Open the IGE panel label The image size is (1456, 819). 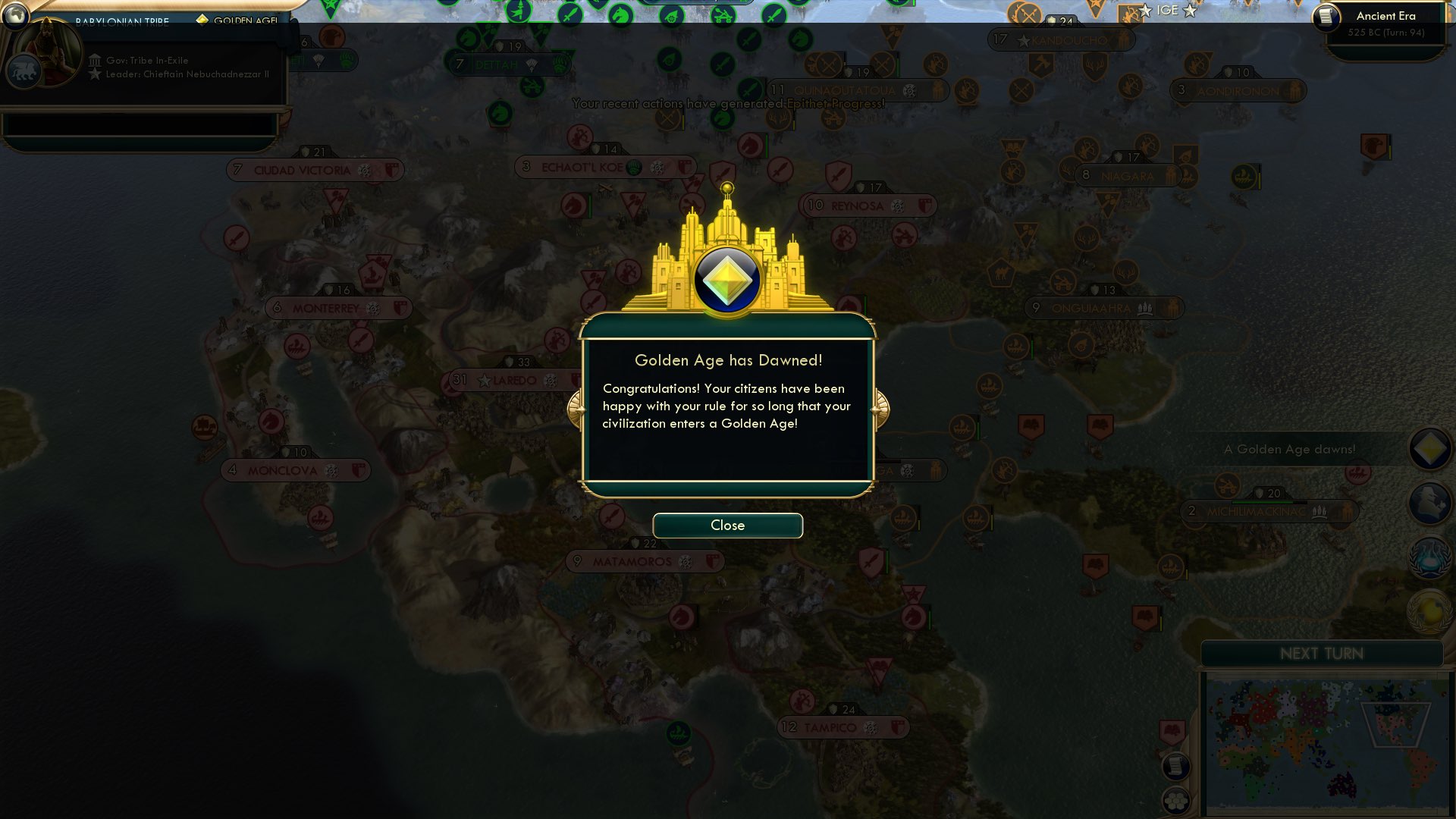click(x=1168, y=10)
